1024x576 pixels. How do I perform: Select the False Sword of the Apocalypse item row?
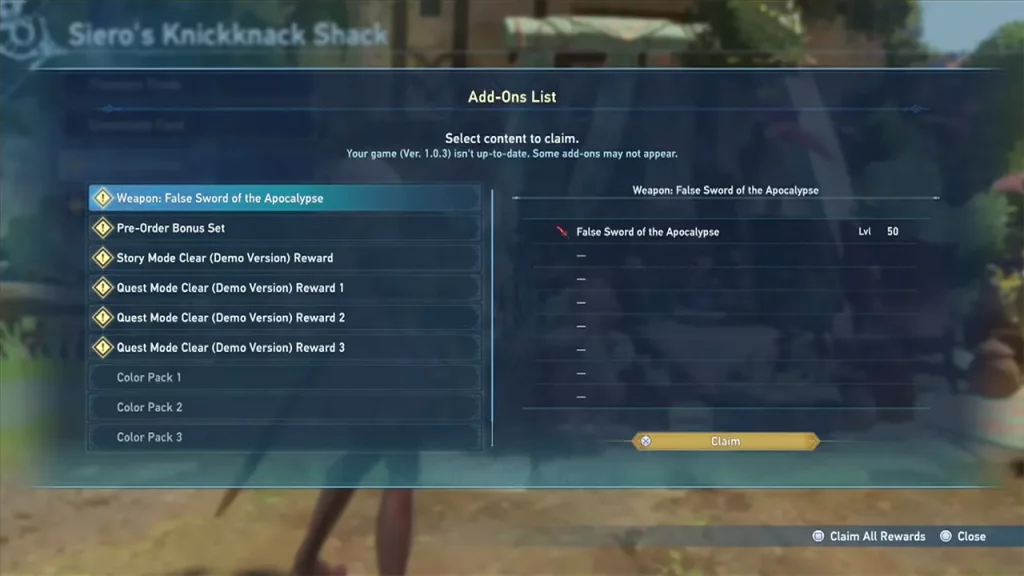tap(725, 232)
